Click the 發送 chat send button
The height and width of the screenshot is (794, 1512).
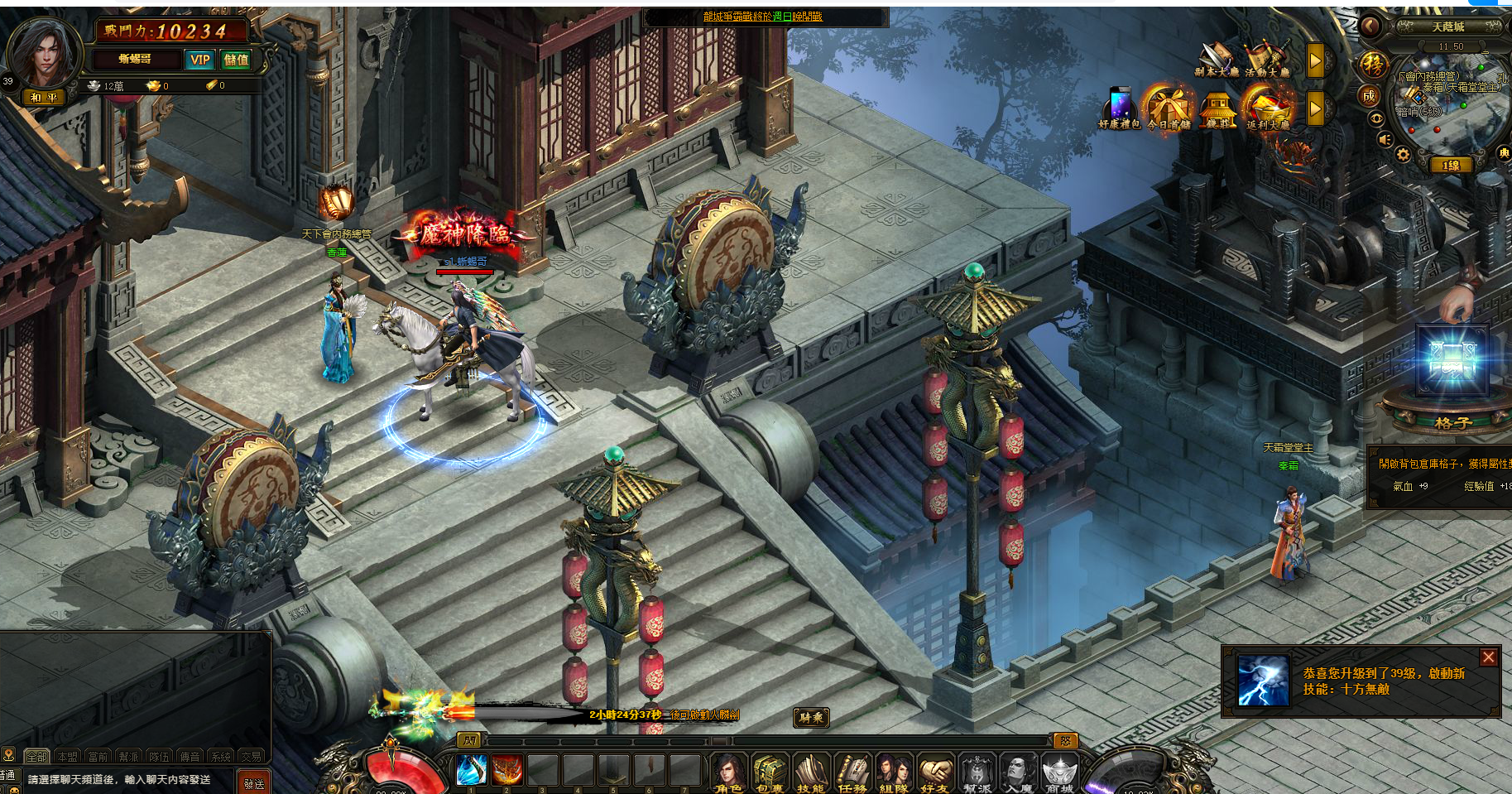coord(254,782)
